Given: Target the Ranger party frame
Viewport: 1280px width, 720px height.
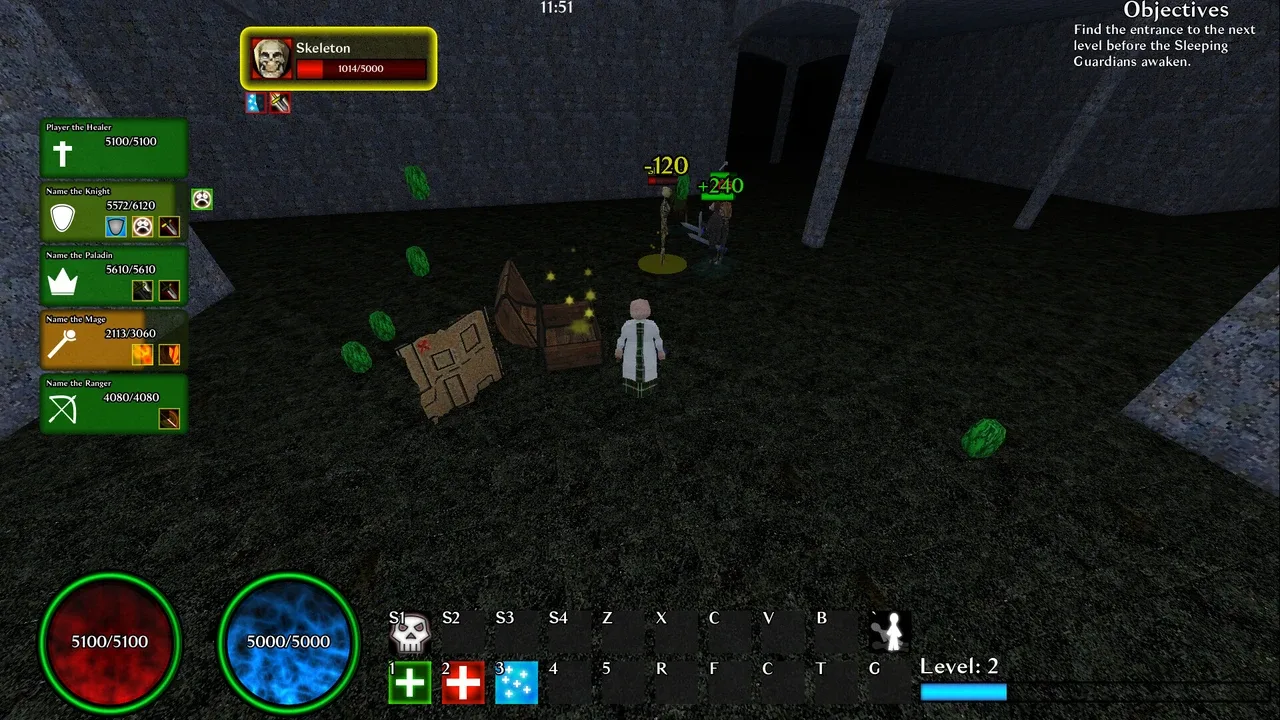Looking at the screenshot, I should [113, 403].
